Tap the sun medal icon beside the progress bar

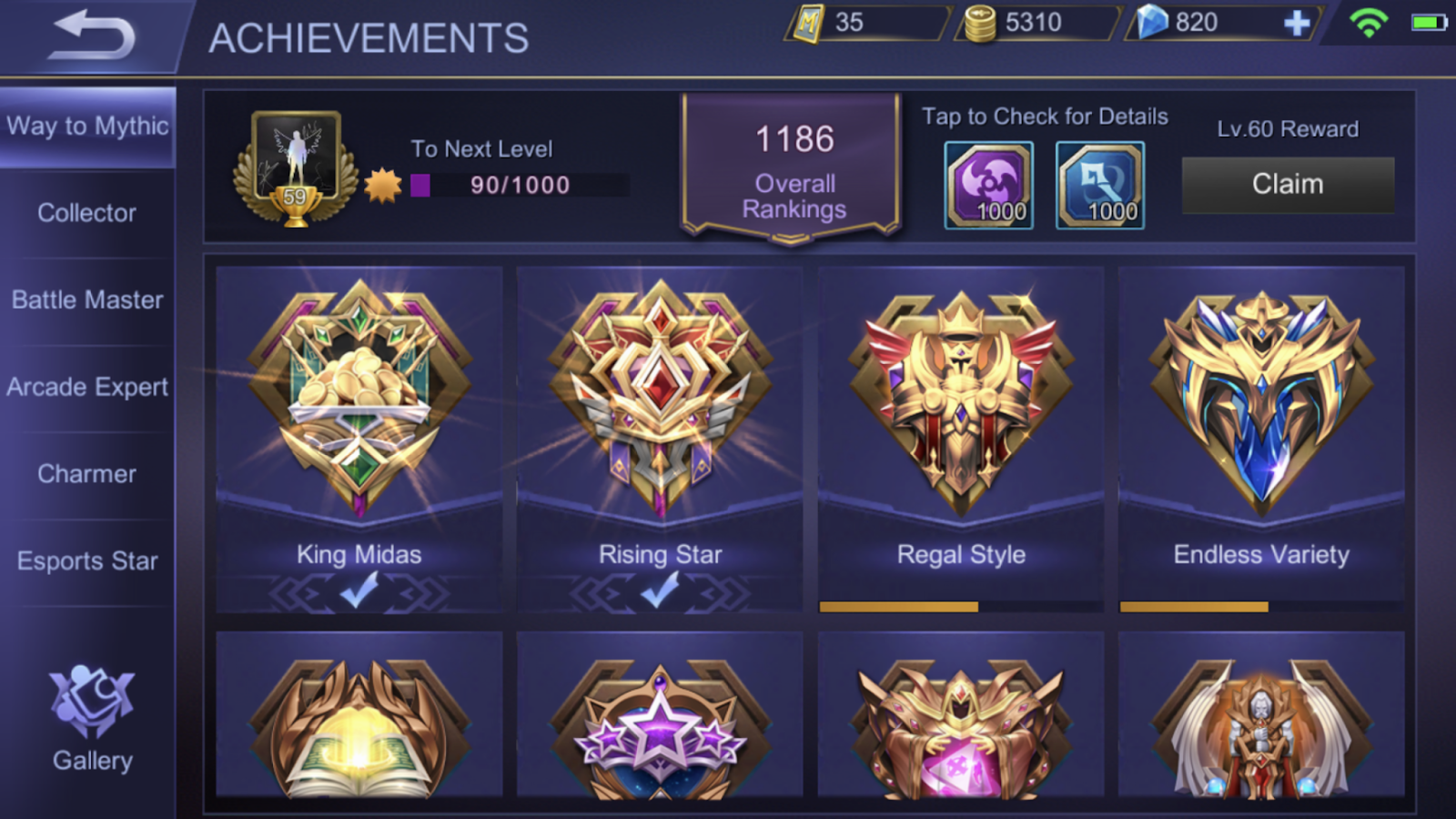383,185
